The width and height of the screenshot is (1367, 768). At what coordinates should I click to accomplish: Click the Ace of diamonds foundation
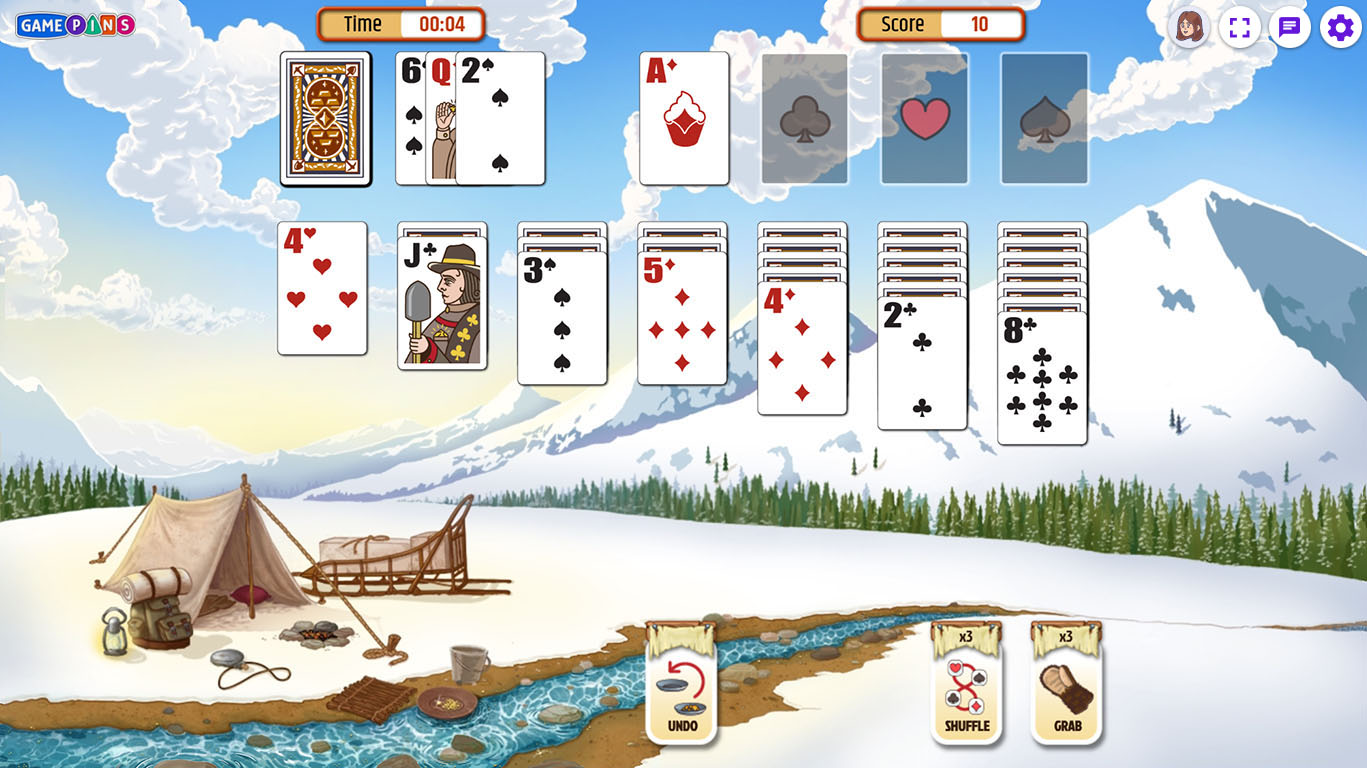(684, 118)
